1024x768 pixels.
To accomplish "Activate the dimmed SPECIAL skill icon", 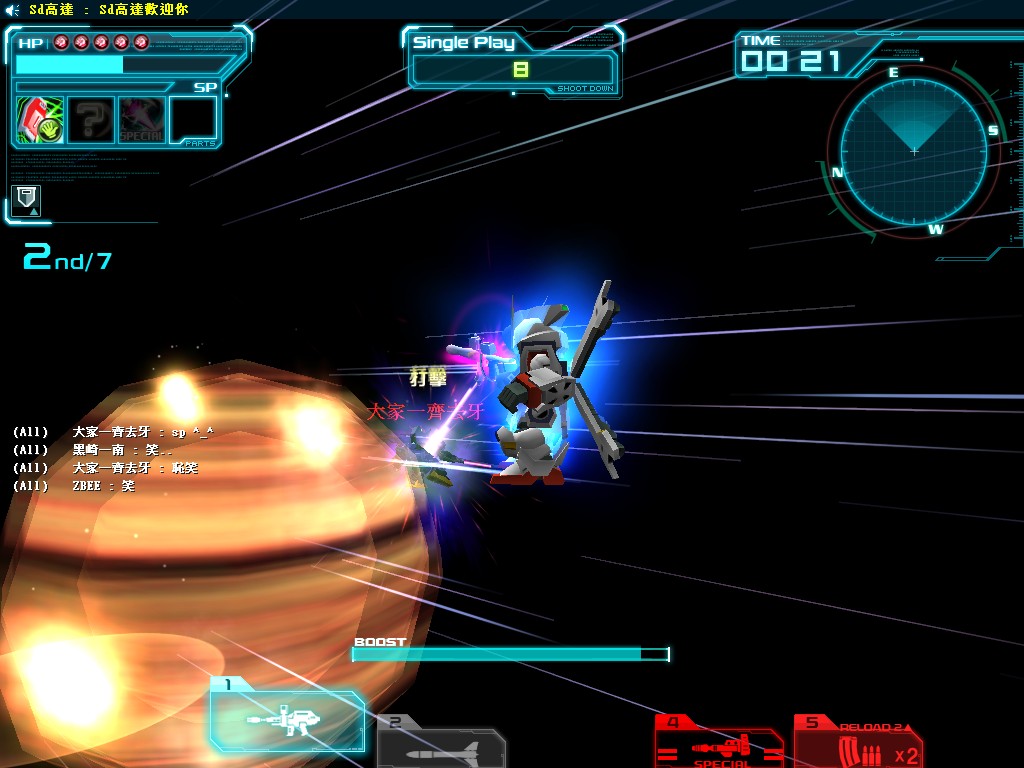I will (x=142, y=120).
